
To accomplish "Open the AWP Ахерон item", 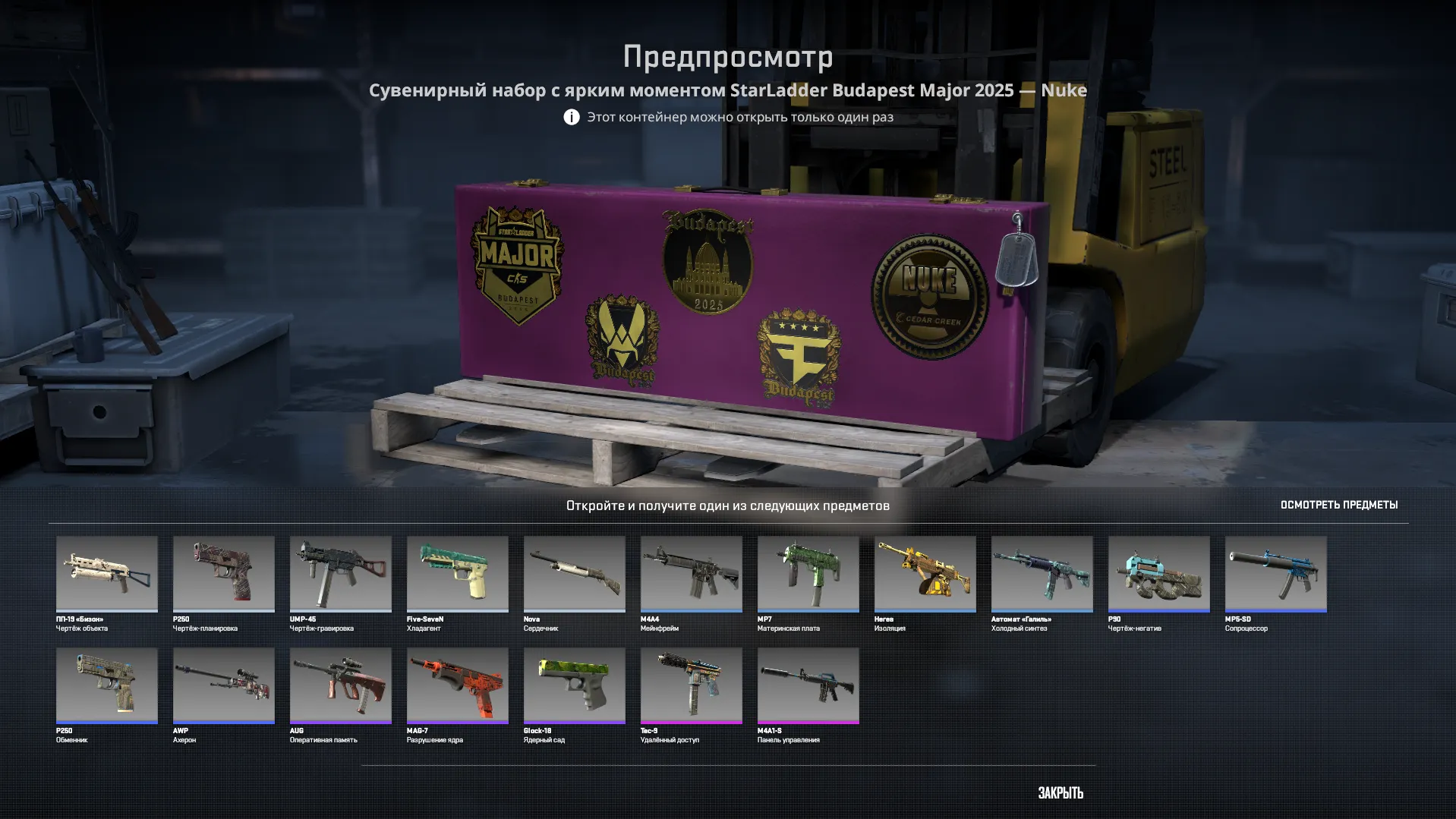I will coord(223,685).
